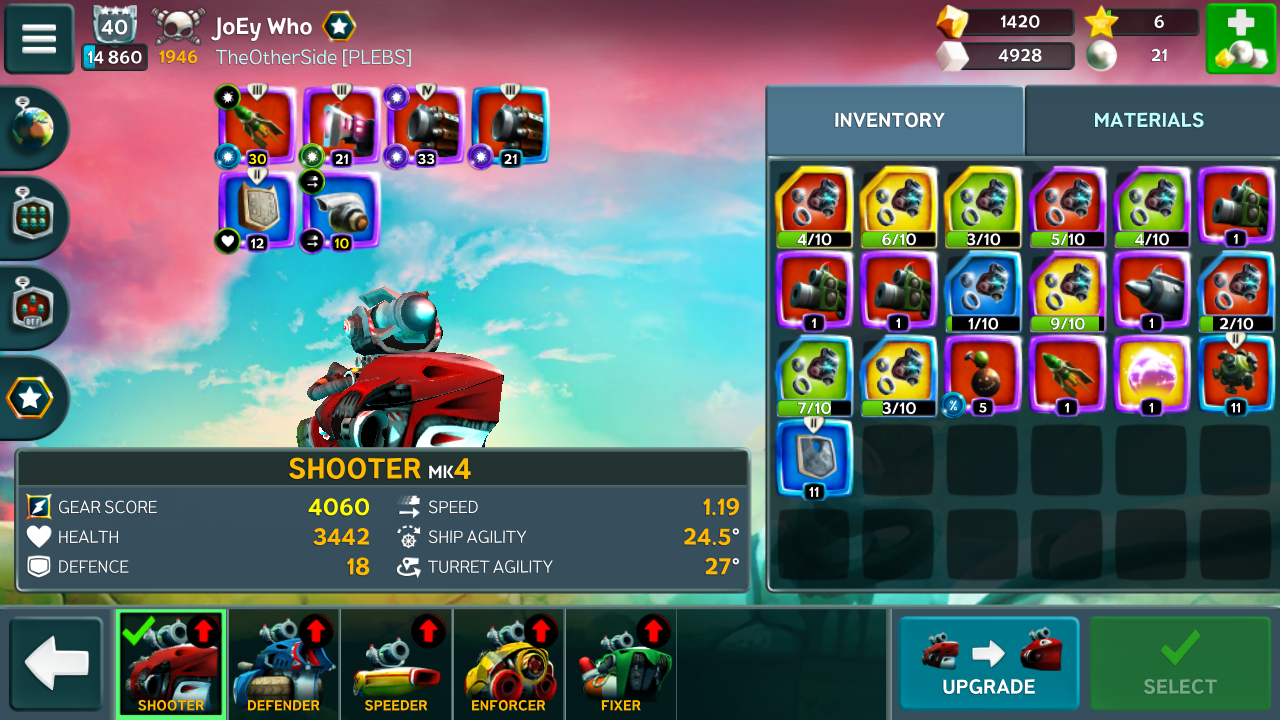Image resolution: width=1280 pixels, height=720 pixels.
Task: Select the inventory part showing 9/10
Action: pyautogui.click(x=1068, y=290)
